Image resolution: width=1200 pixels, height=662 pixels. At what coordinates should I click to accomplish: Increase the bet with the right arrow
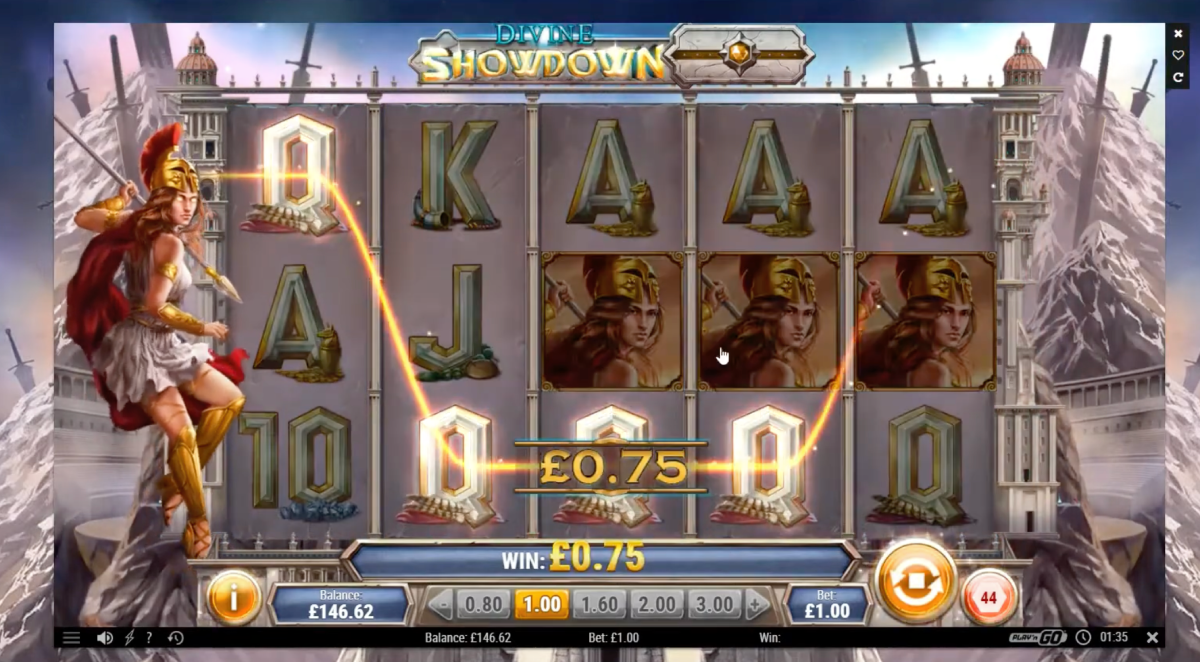coord(757,605)
